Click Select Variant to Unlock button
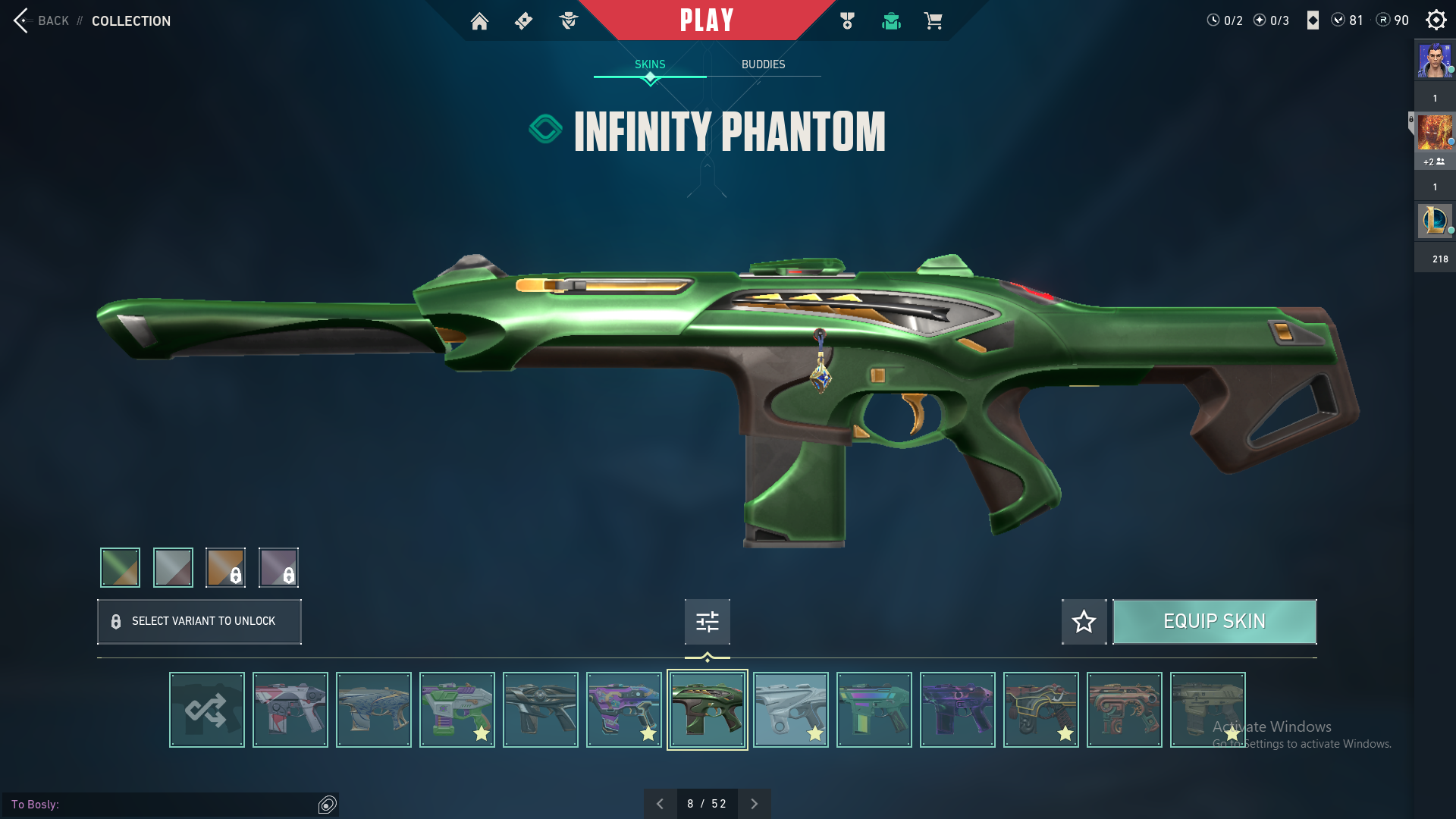The width and height of the screenshot is (1456, 819). [x=199, y=622]
